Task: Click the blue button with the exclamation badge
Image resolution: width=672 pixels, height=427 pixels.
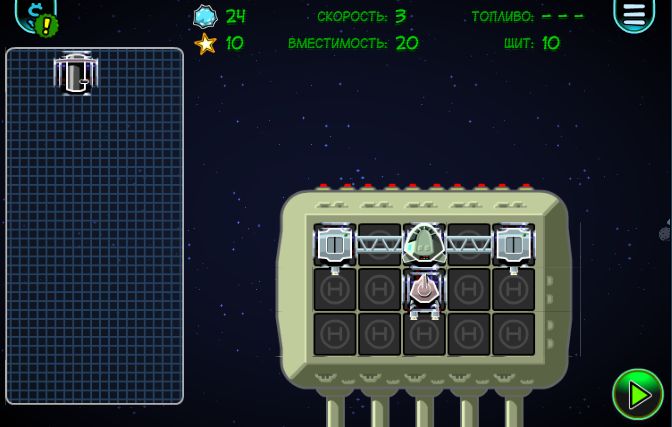Action: pos(36,16)
